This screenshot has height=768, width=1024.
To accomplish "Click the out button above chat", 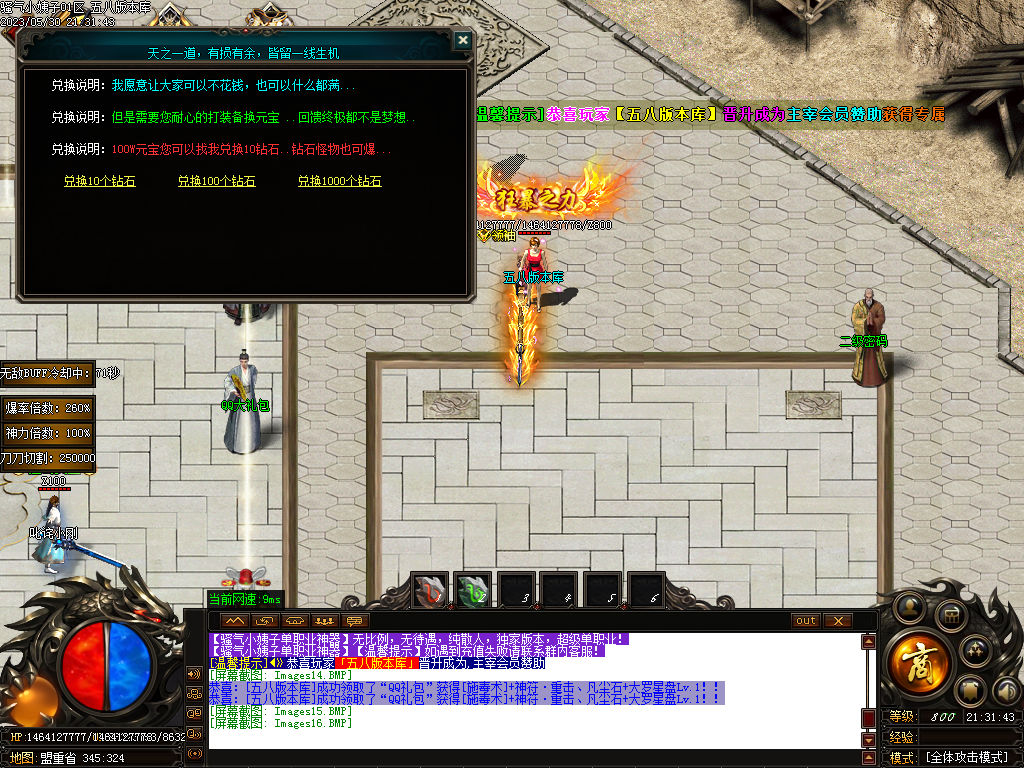I will tap(806, 621).
